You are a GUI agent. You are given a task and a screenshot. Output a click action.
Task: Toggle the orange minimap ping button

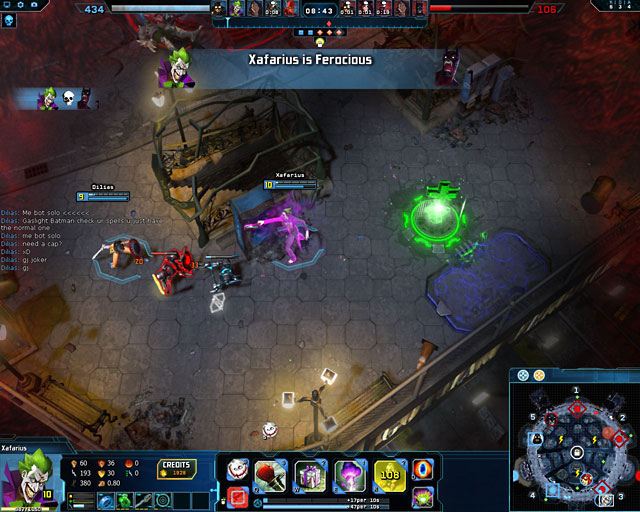point(537,376)
